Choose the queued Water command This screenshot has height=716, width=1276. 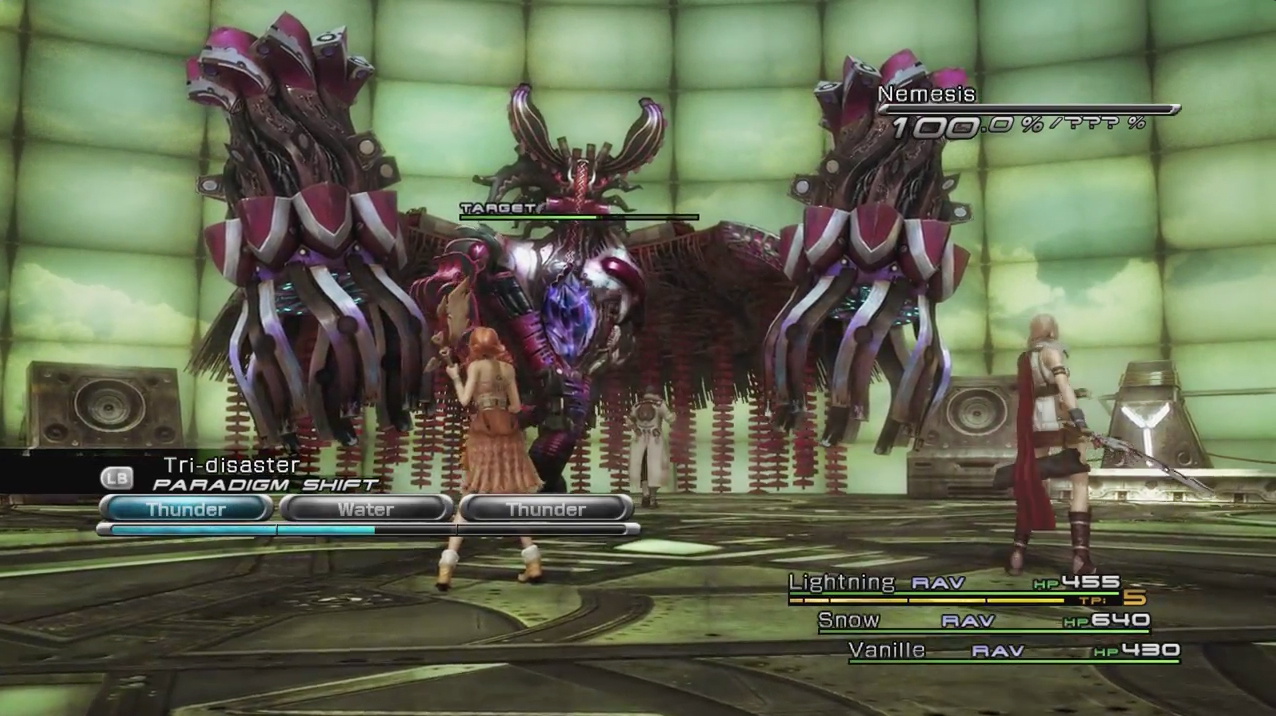click(x=366, y=509)
